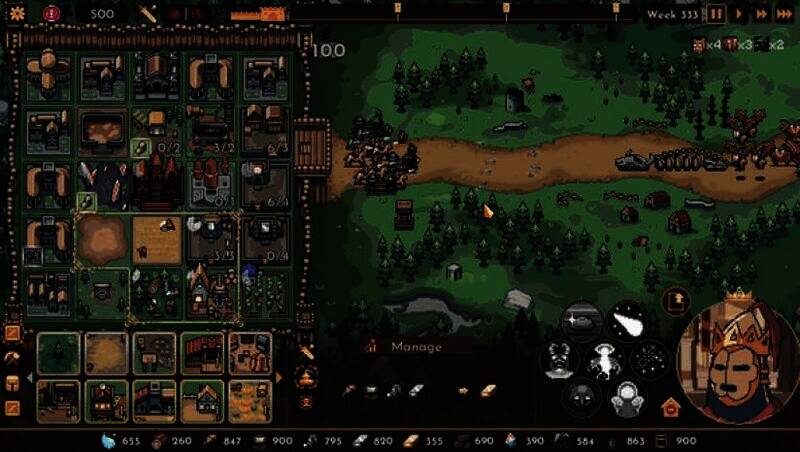Select the pumpkin farm building tile
This screenshot has width=800, height=452.
coord(250,399)
